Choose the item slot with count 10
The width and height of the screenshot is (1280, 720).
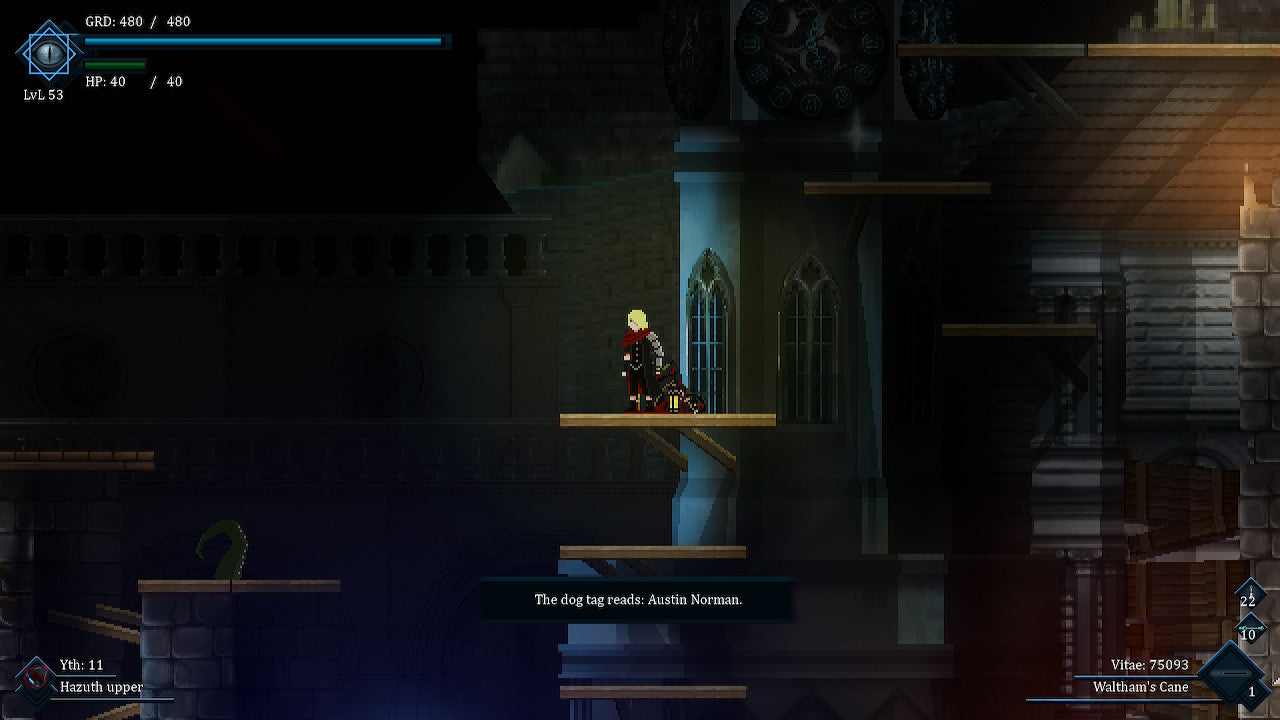1248,633
